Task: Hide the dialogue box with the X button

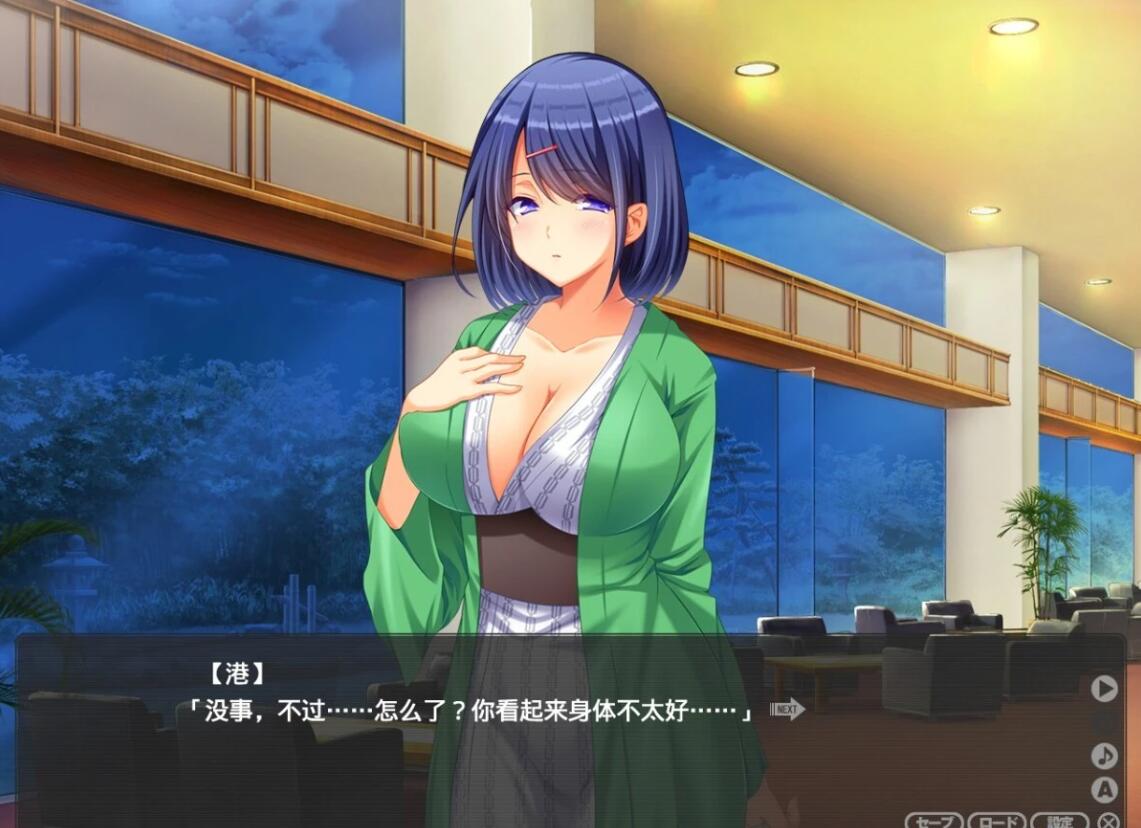Action: tap(1108, 821)
